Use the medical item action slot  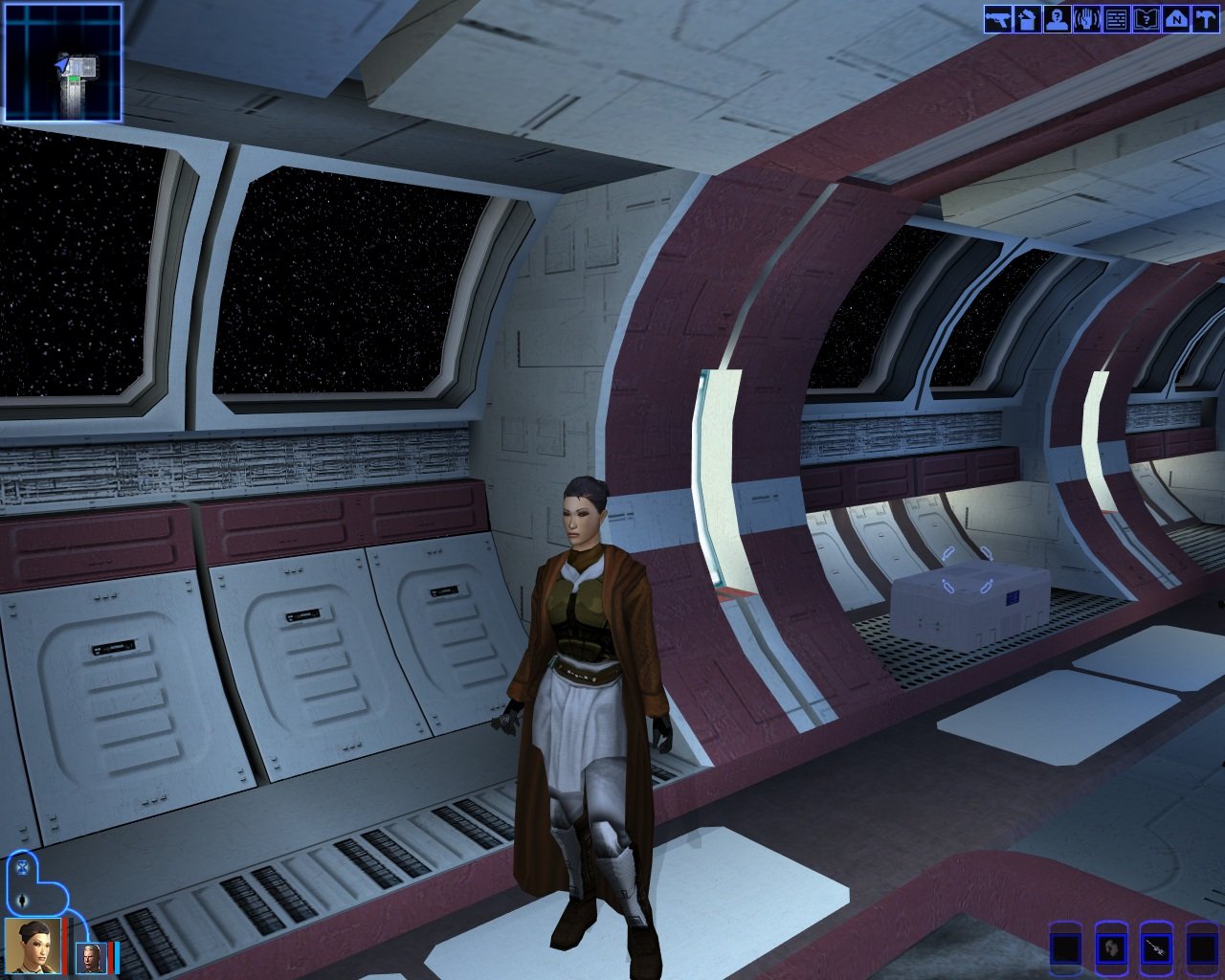(x=1111, y=948)
